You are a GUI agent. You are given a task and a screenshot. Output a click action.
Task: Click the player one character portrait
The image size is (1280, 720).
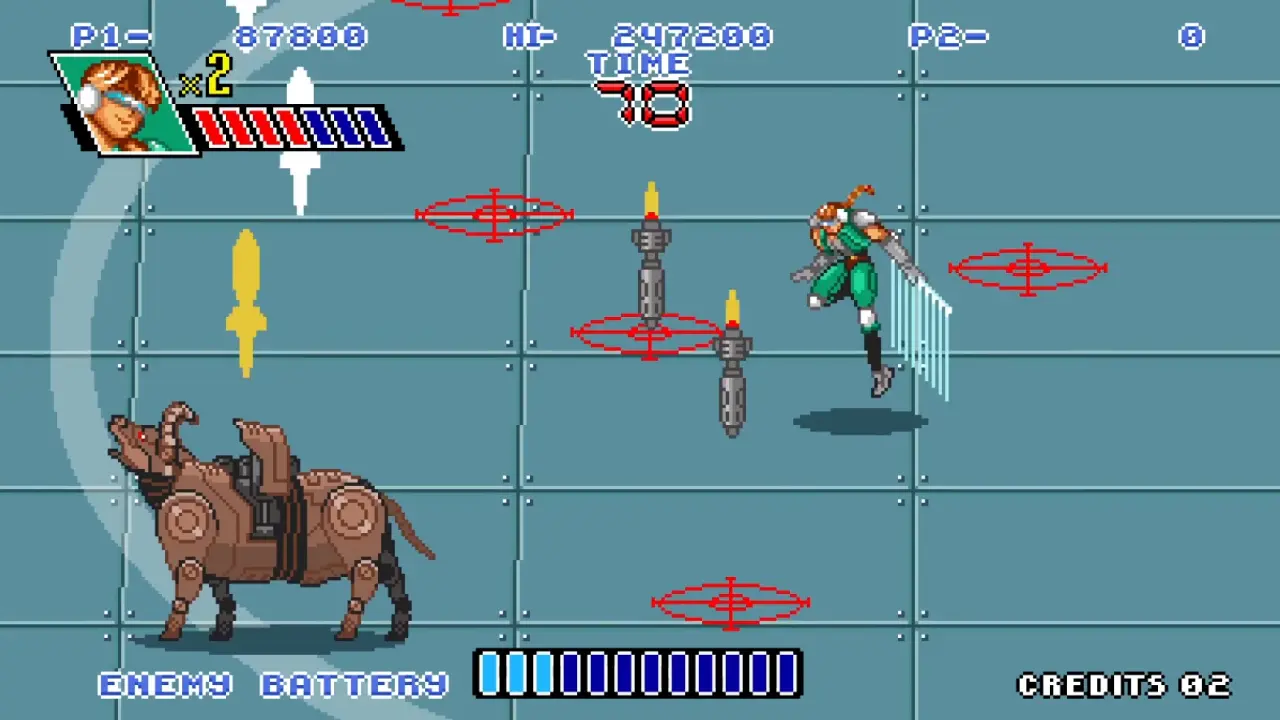123,103
